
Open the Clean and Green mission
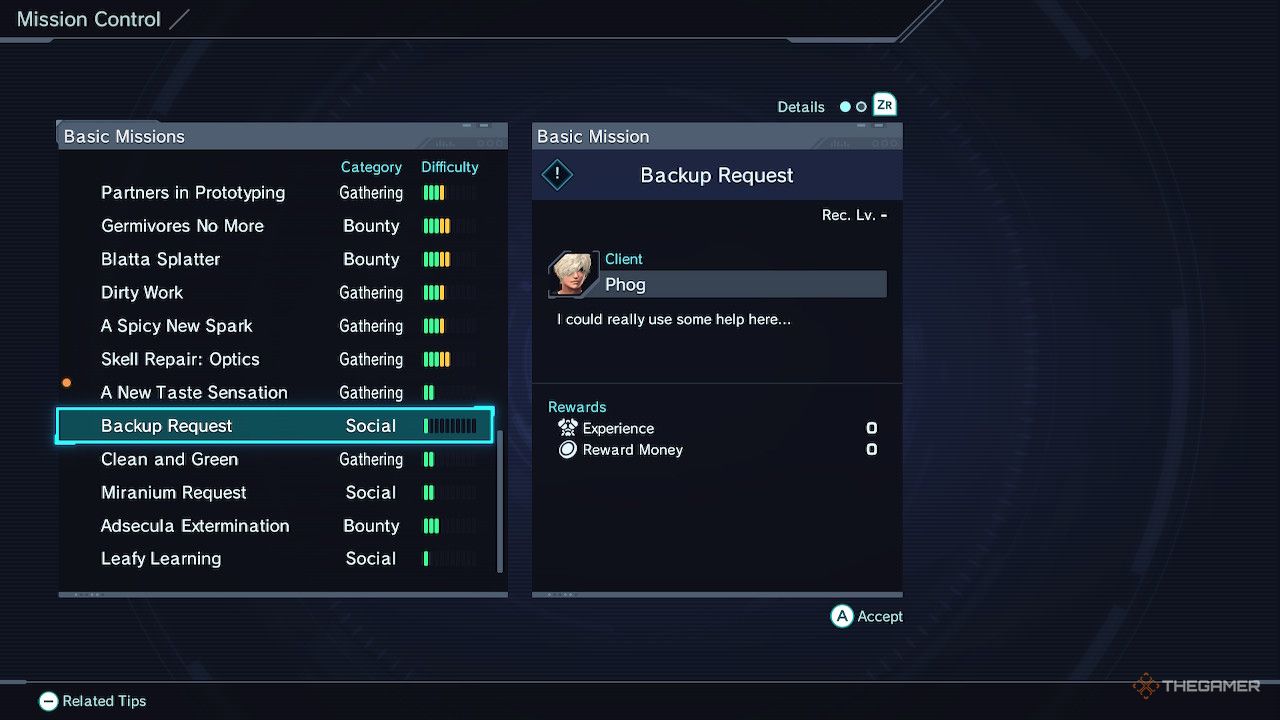click(169, 460)
